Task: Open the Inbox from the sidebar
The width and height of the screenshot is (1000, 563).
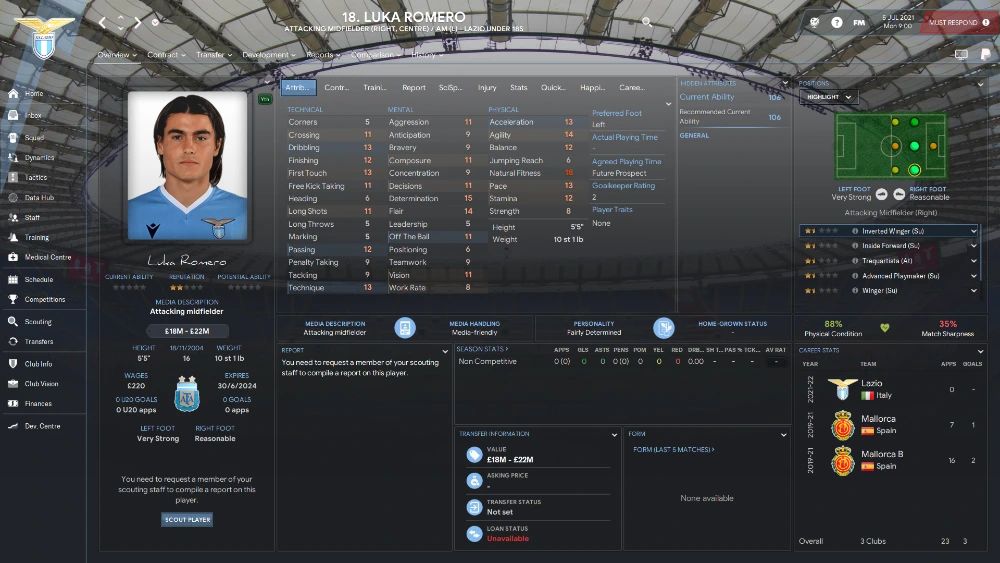Action: click(33, 116)
